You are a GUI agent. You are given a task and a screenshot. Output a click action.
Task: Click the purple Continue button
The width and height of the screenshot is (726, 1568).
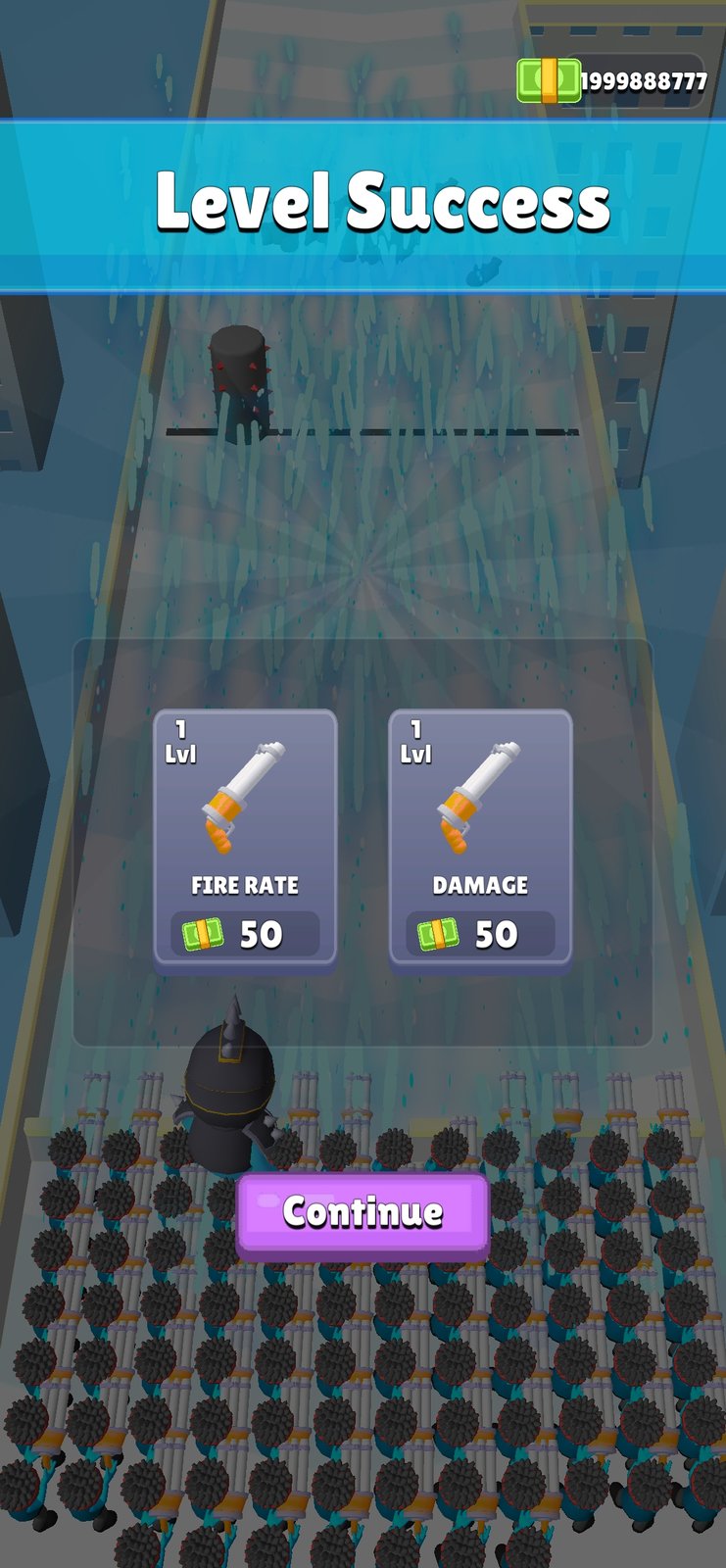click(363, 1213)
